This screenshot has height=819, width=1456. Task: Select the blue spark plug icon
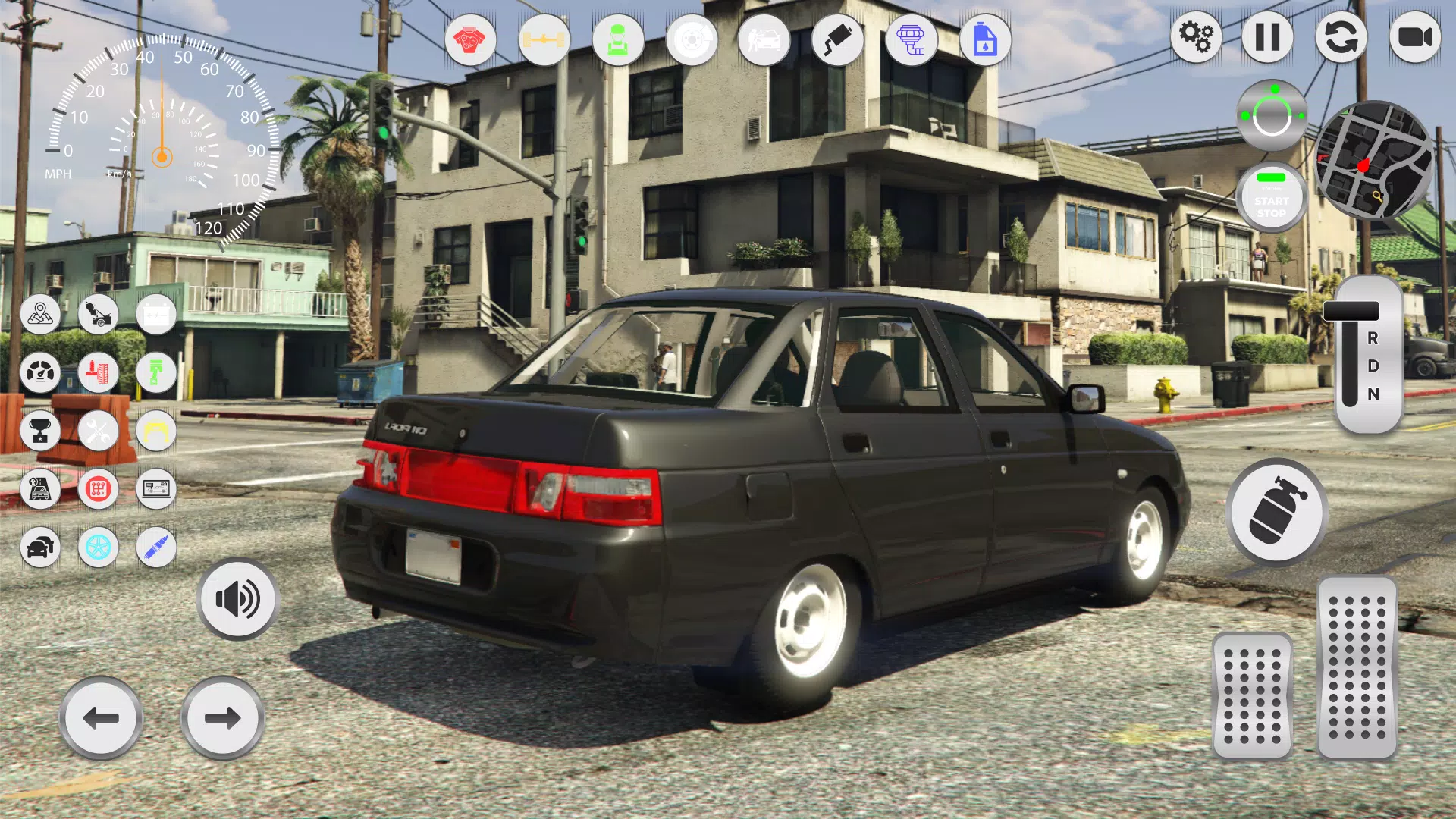tap(154, 548)
